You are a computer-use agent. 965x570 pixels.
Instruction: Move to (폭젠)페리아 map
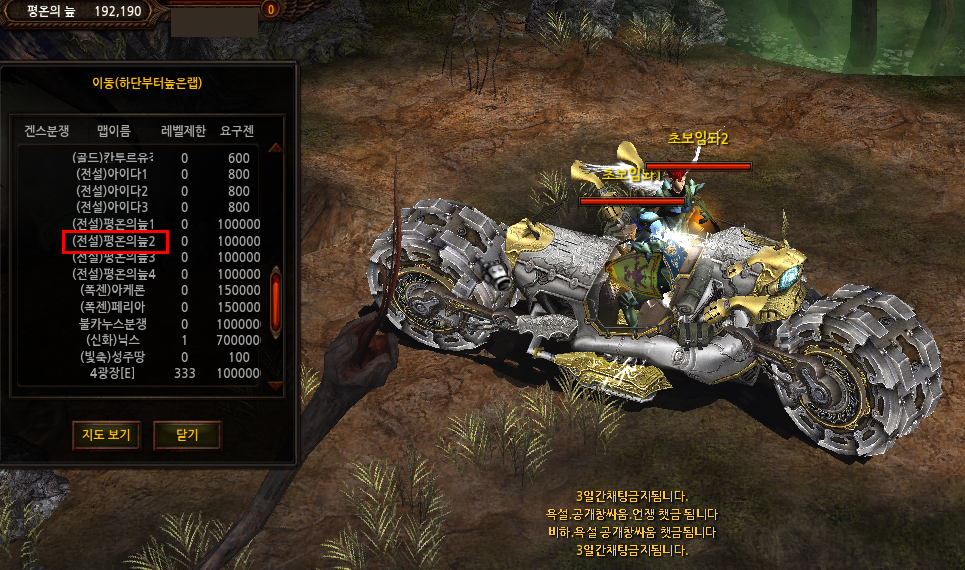[114, 307]
